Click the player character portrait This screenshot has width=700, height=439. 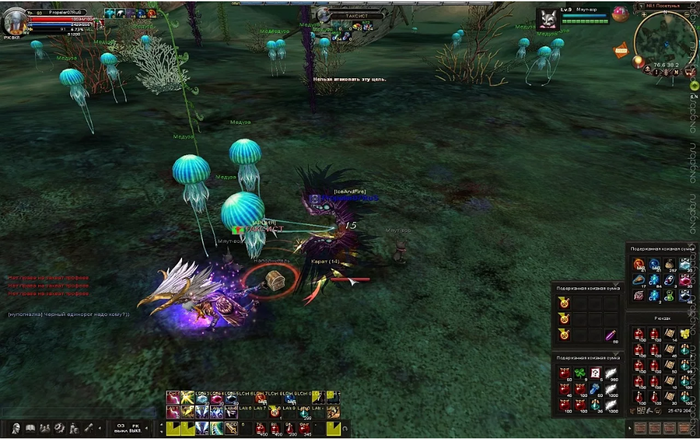(x=16, y=22)
